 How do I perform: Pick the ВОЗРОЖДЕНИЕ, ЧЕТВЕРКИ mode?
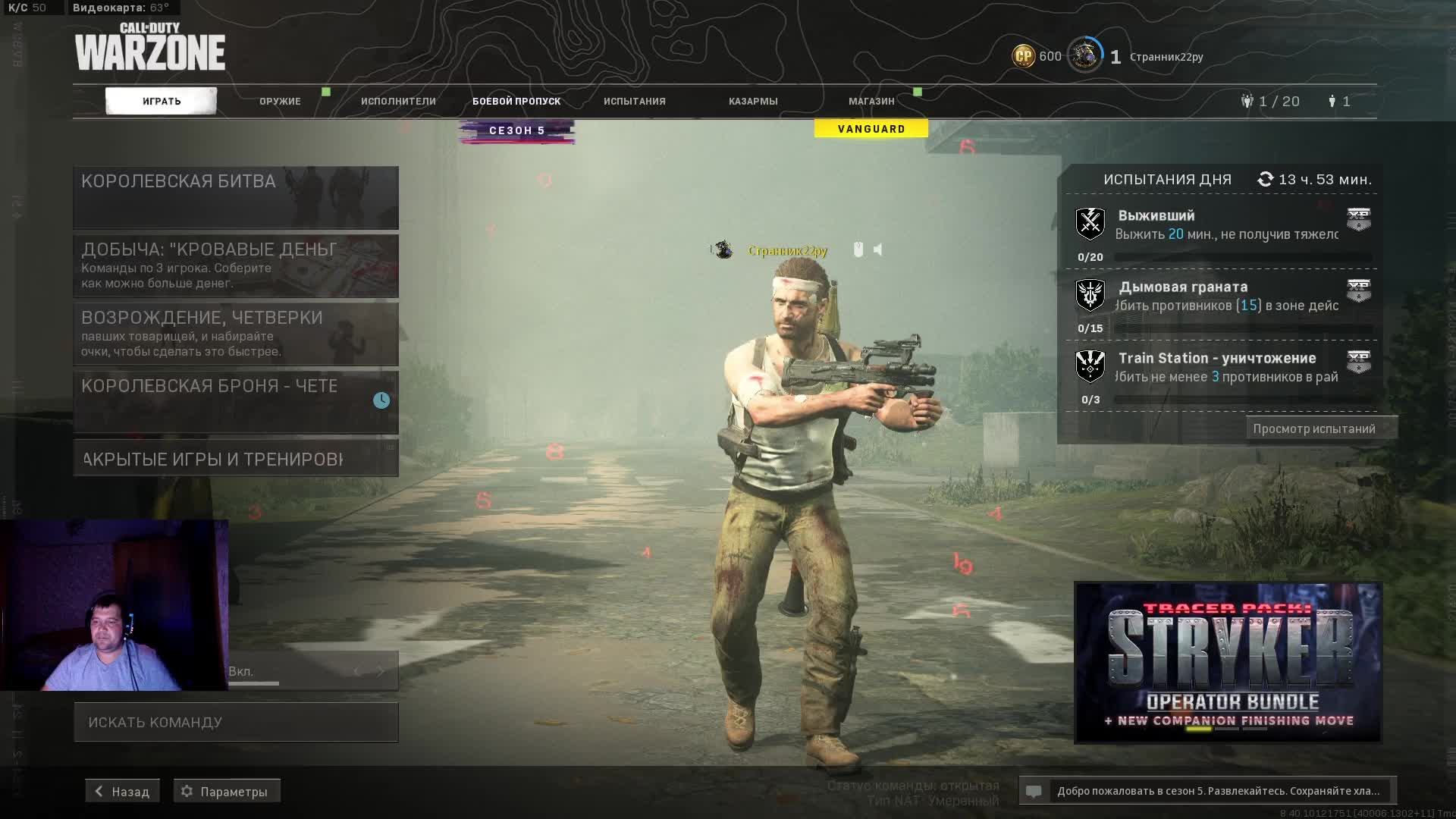236,334
